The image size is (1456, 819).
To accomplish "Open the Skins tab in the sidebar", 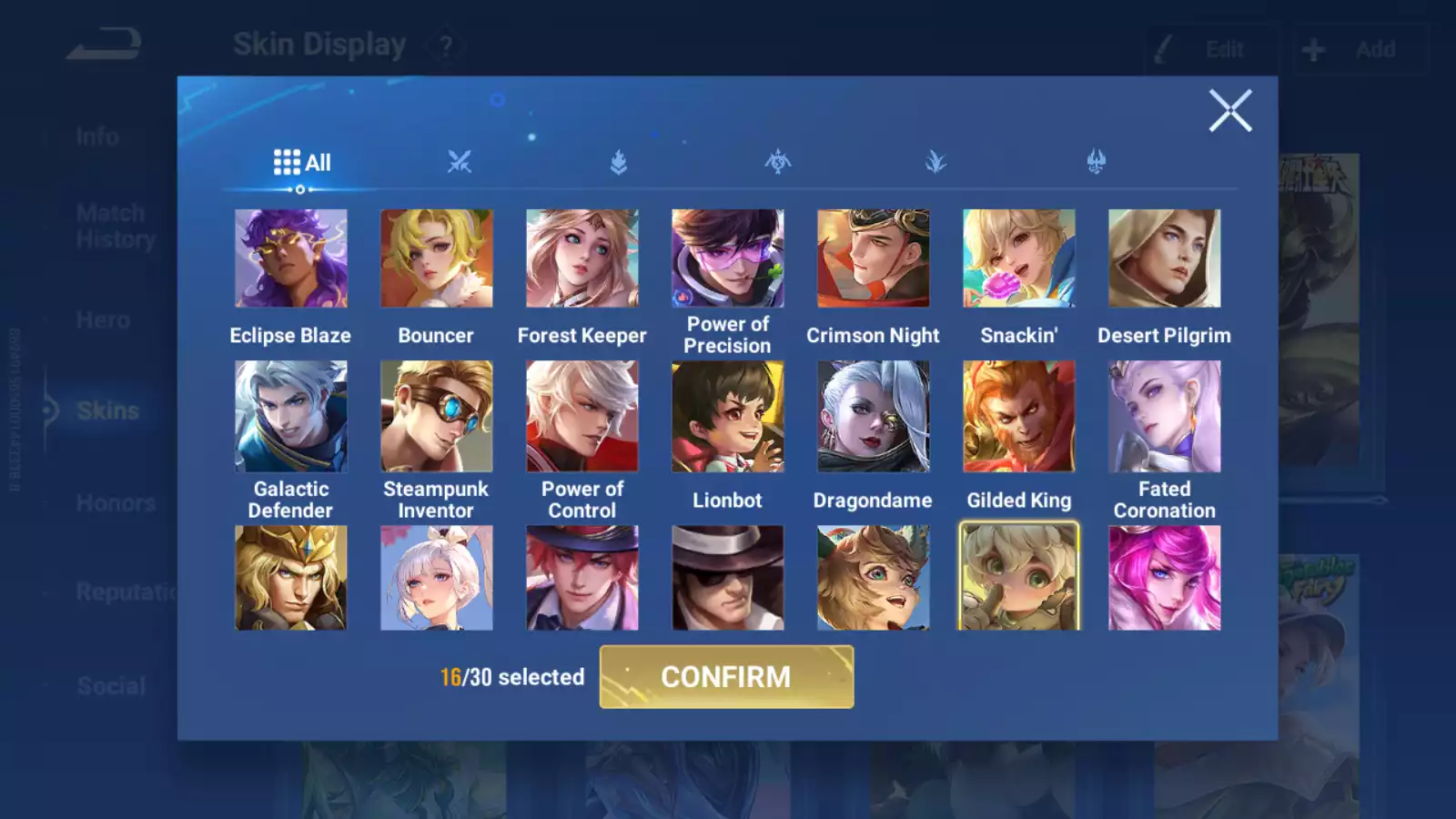I will (106, 410).
